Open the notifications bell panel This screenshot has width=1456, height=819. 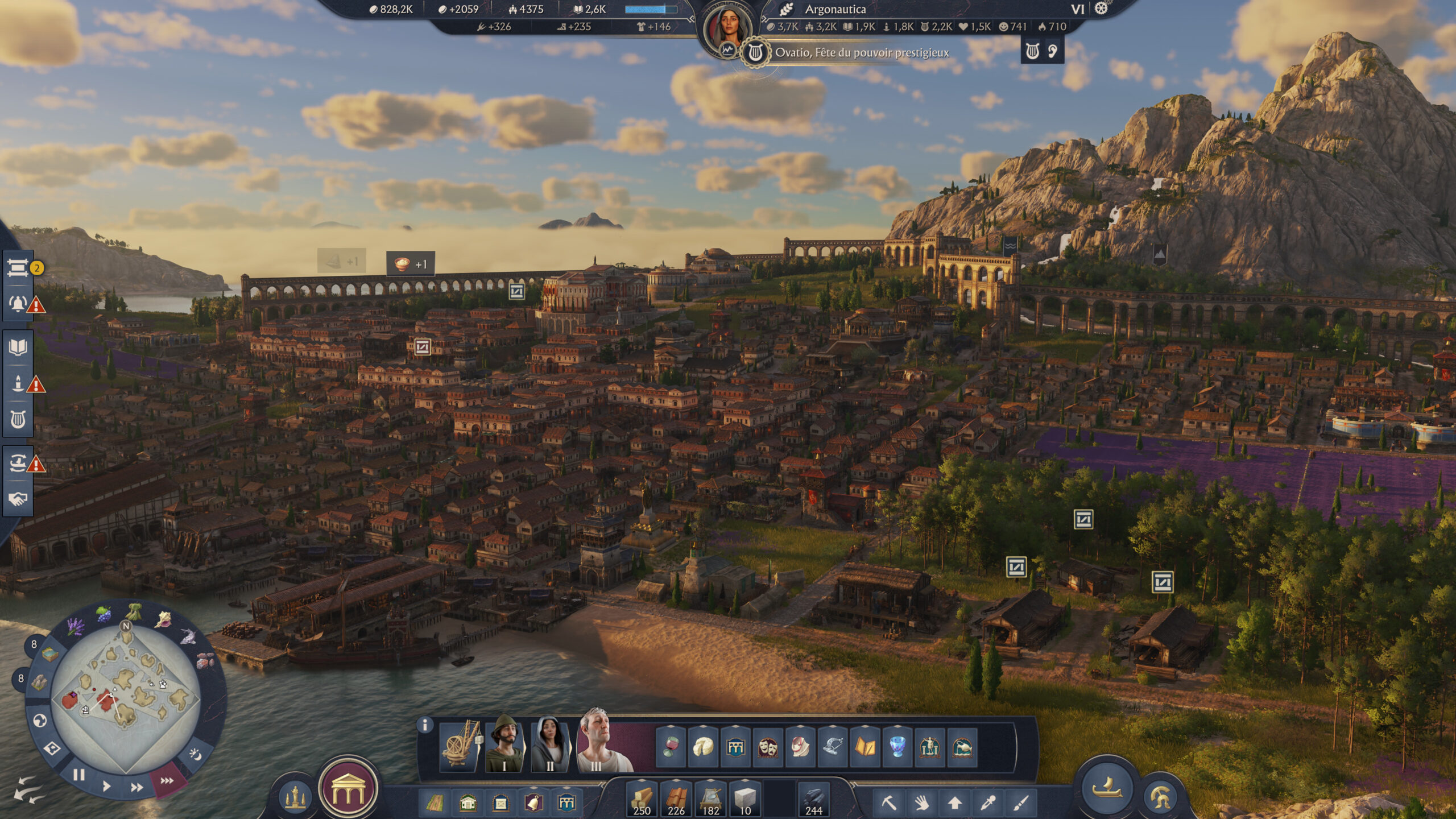[18, 304]
